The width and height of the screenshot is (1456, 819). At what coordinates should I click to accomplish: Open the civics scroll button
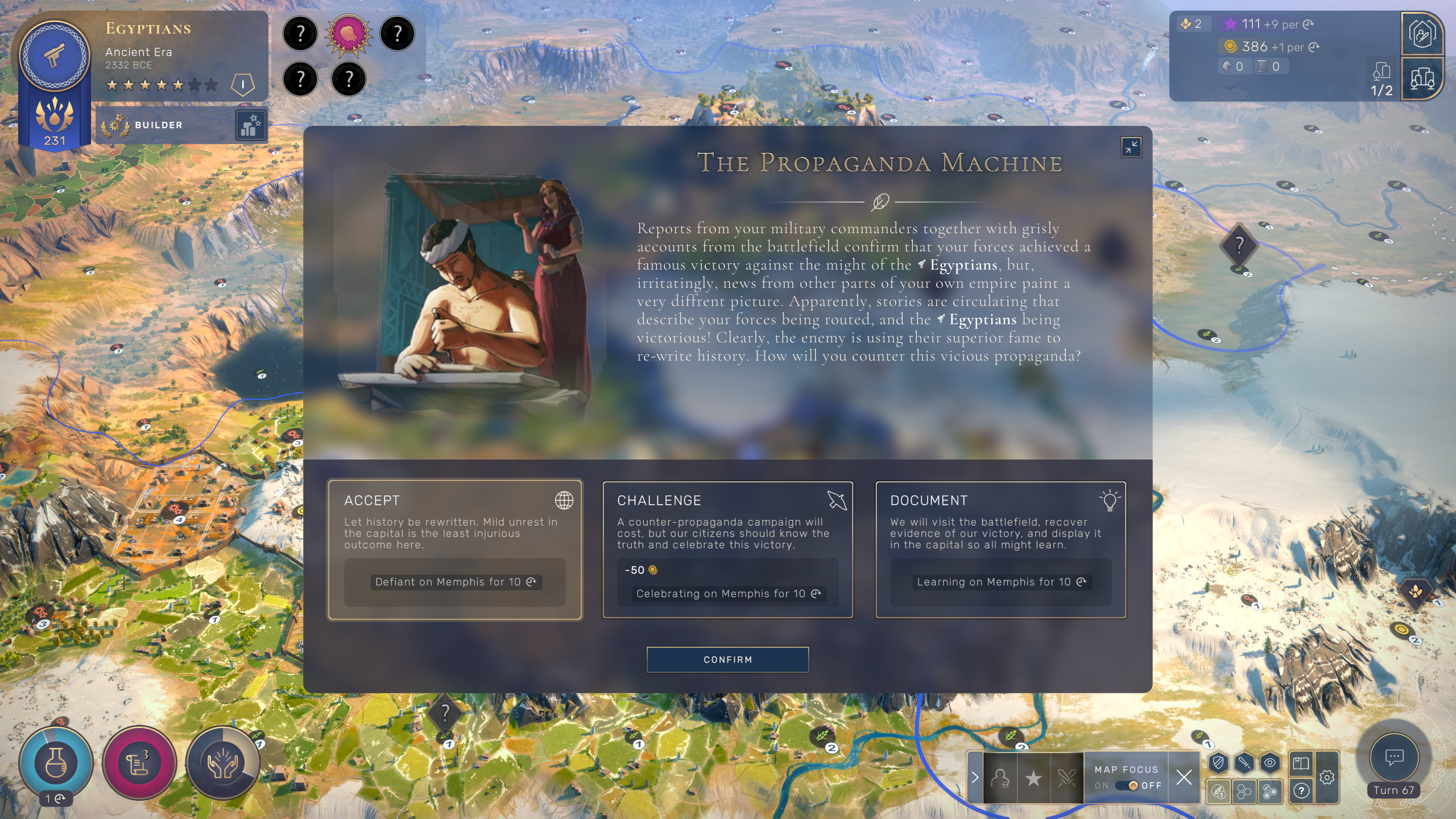point(139,763)
